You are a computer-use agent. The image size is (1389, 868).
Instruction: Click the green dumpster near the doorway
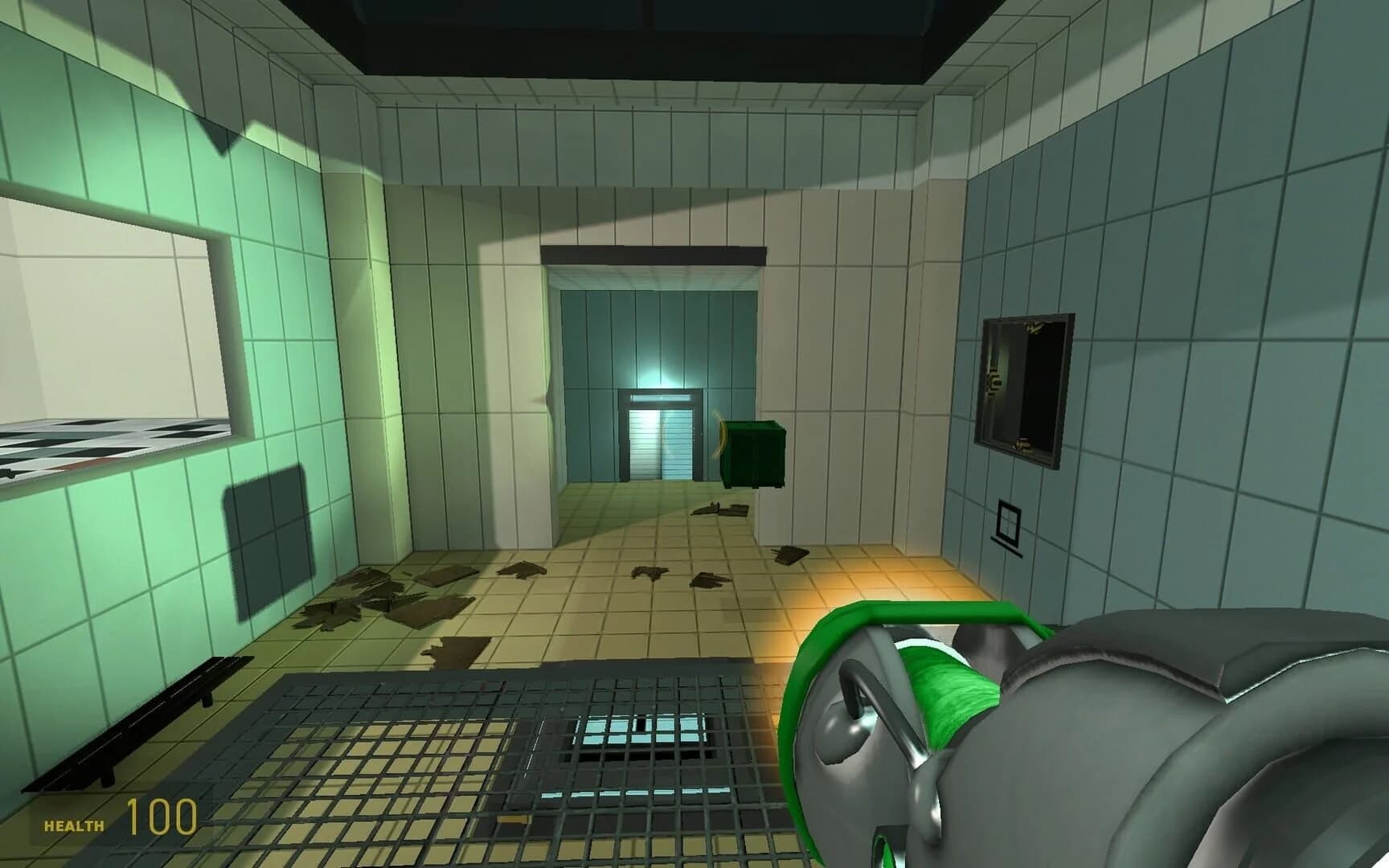coord(754,454)
